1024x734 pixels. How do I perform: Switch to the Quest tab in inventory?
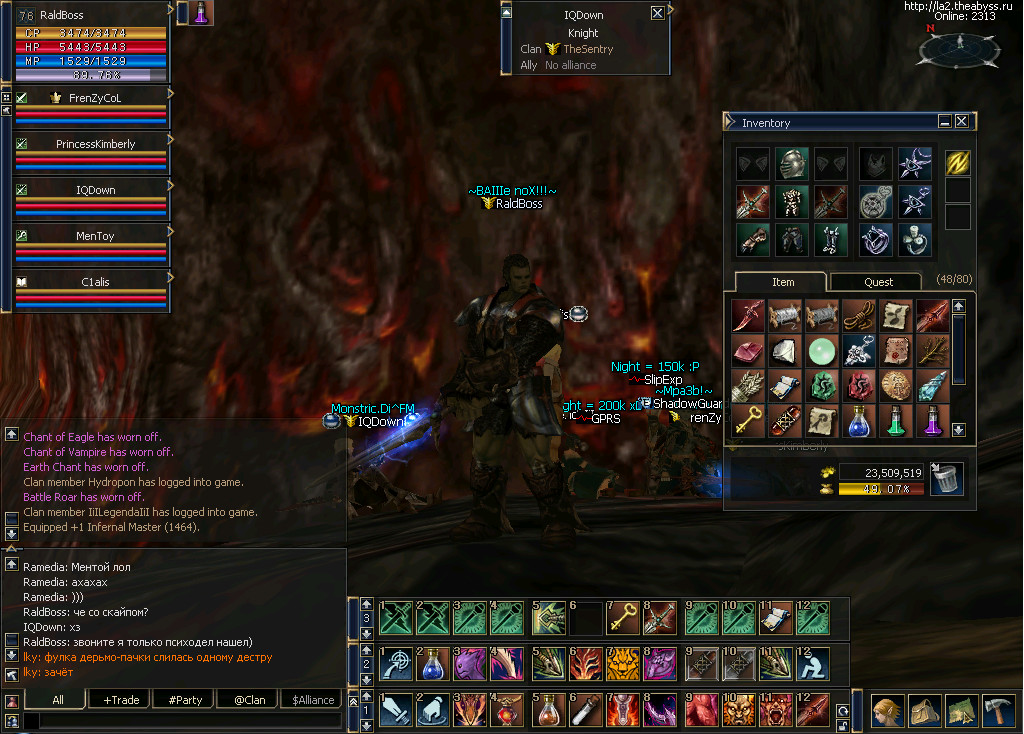878,282
